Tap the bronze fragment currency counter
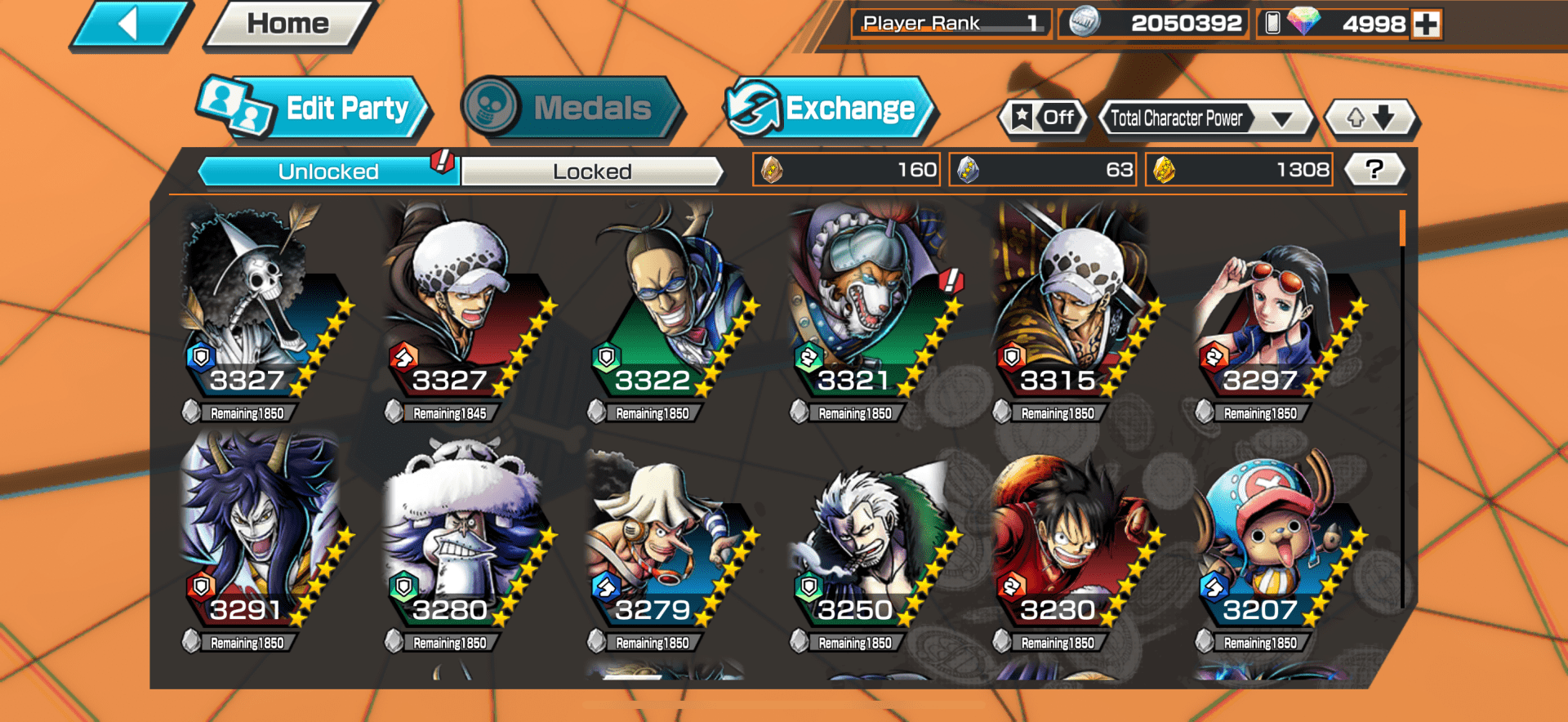This screenshot has height=722, width=1568. tap(845, 170)
